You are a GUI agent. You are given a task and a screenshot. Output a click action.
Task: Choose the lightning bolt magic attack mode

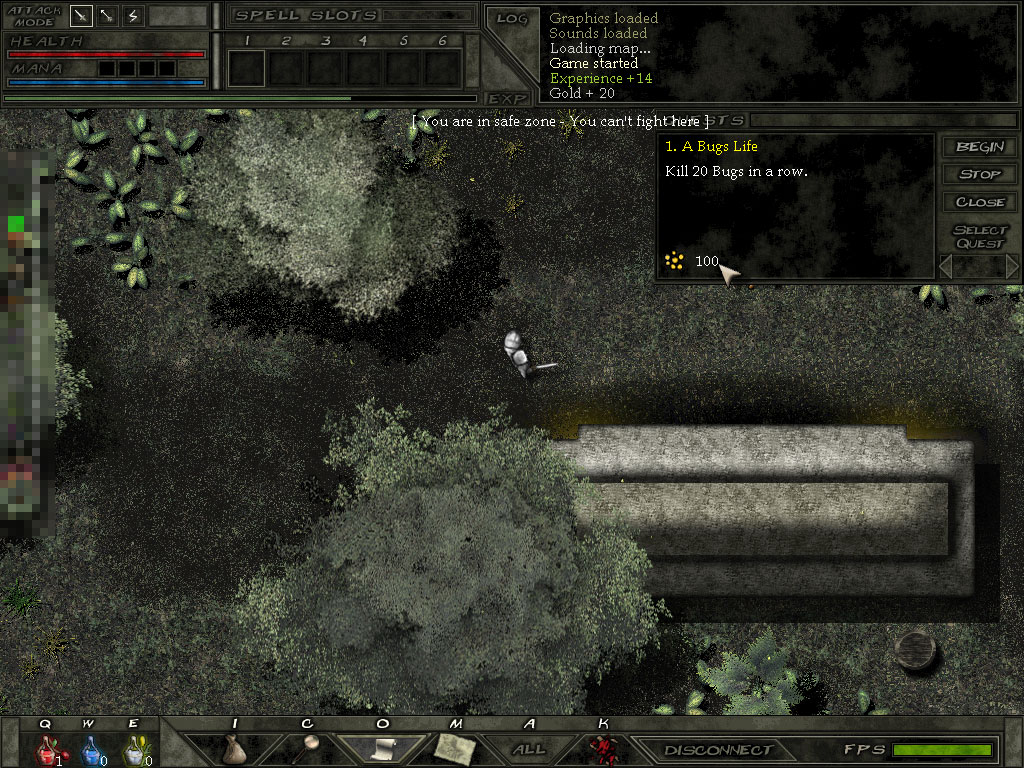(x=133, y=16)
